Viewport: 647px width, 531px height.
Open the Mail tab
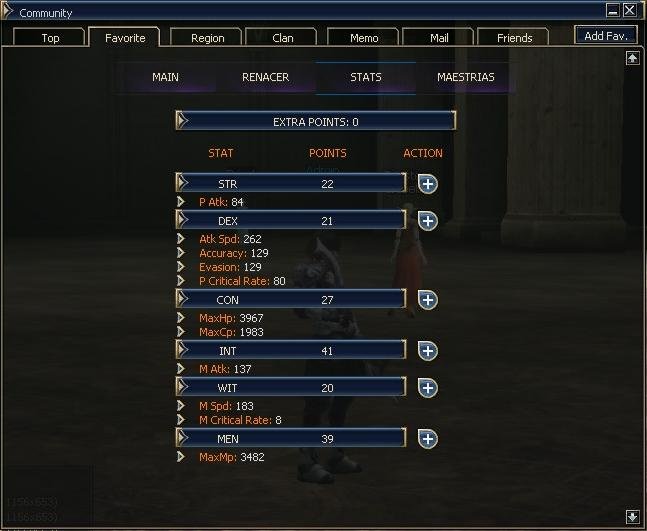[439, 38]
